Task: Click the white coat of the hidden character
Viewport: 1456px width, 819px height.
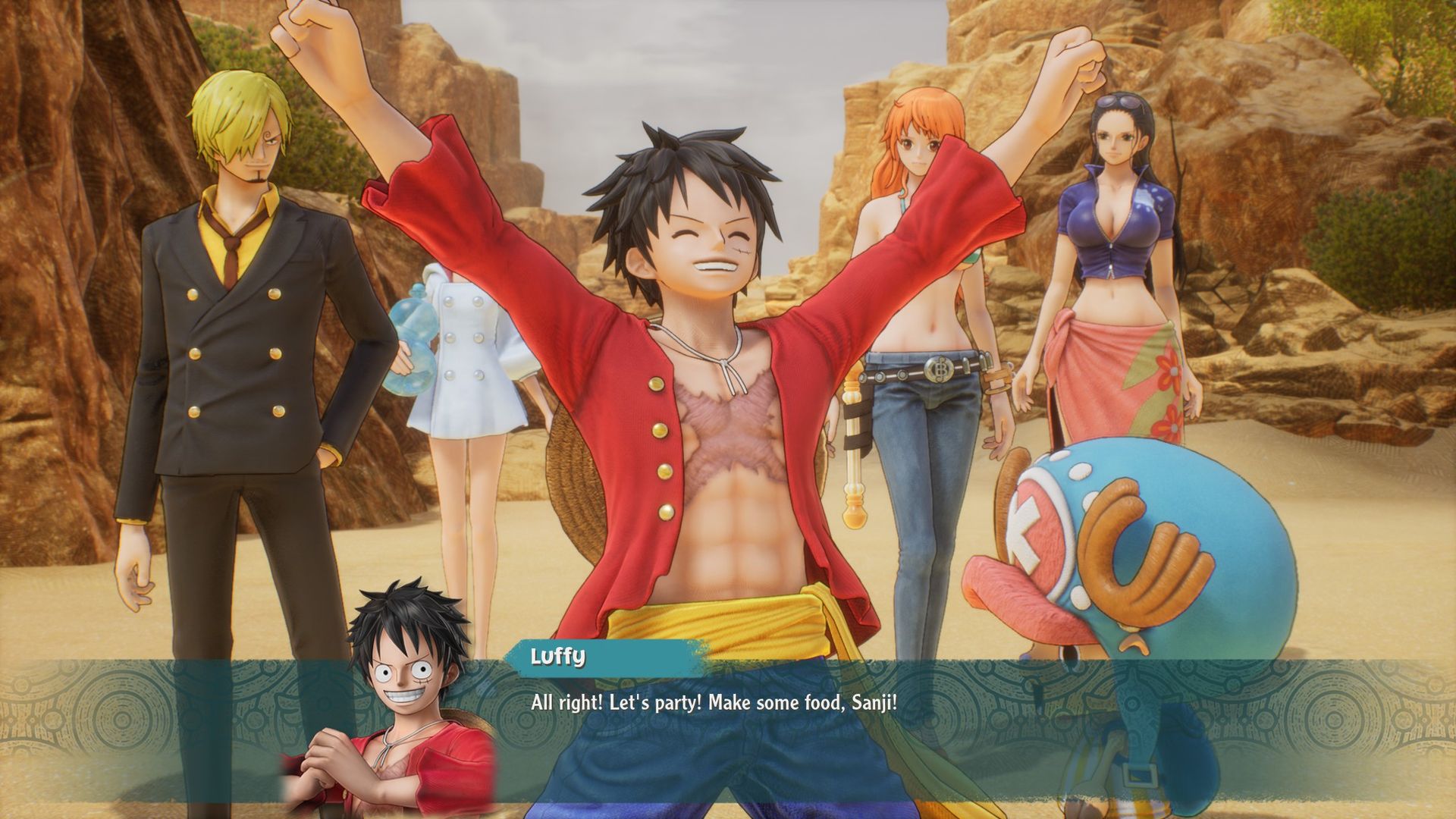Action: (470, 364)
